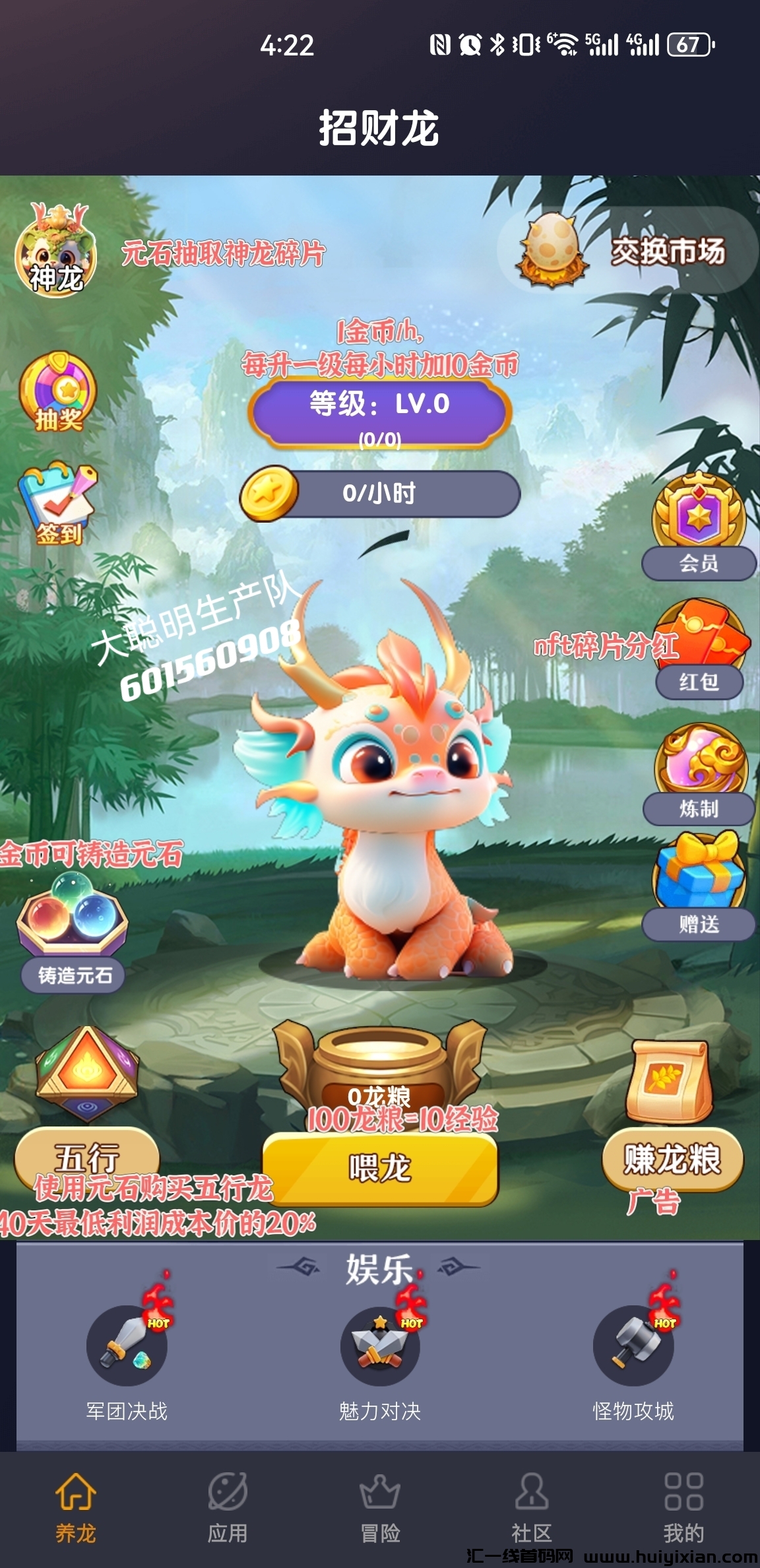Open 铸造元石 stone casting
Screen dimensions: 760x1568
pos(73,931)
